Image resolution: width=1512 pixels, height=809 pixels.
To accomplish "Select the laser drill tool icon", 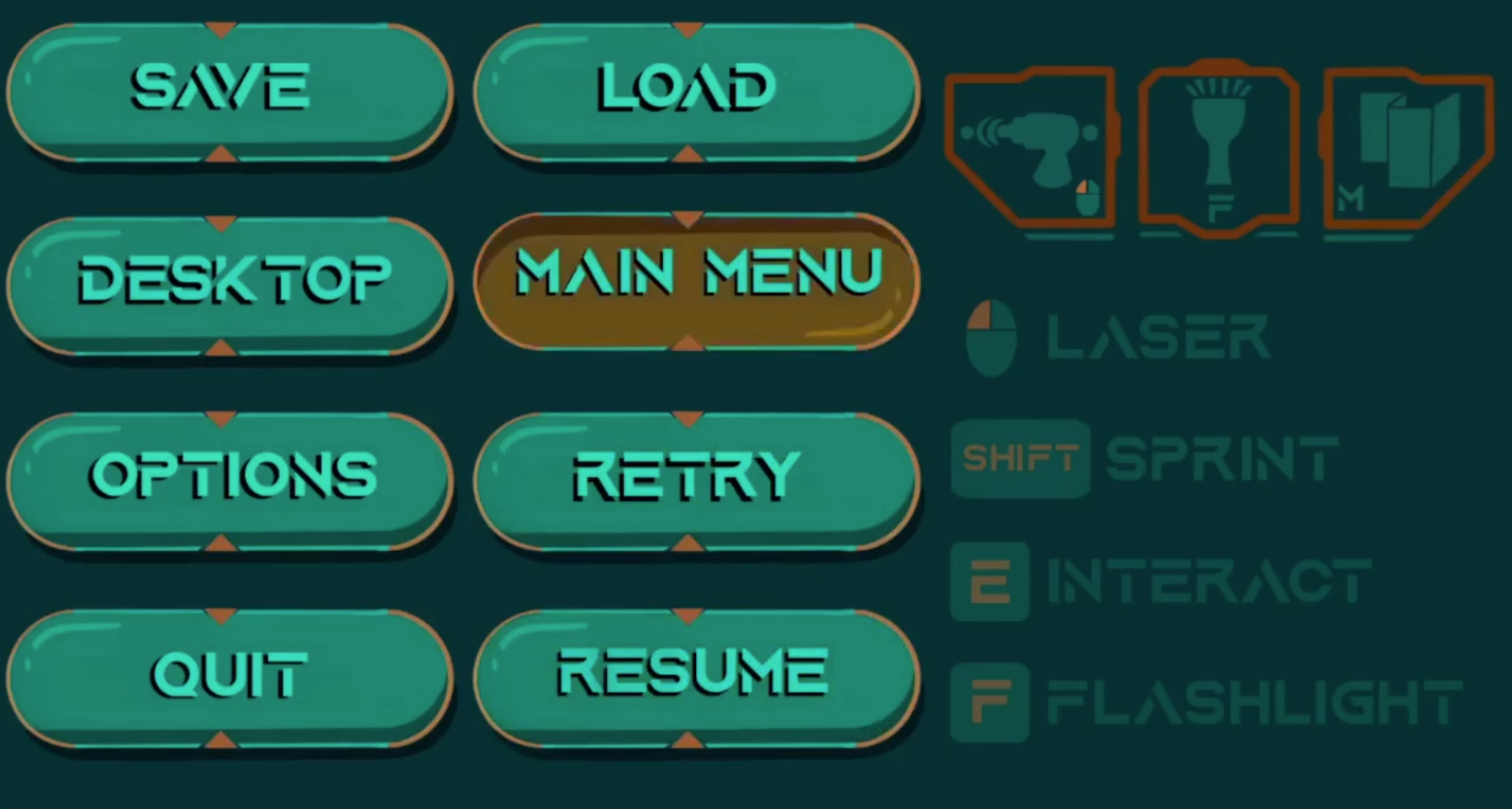I will coord(1034,147).
